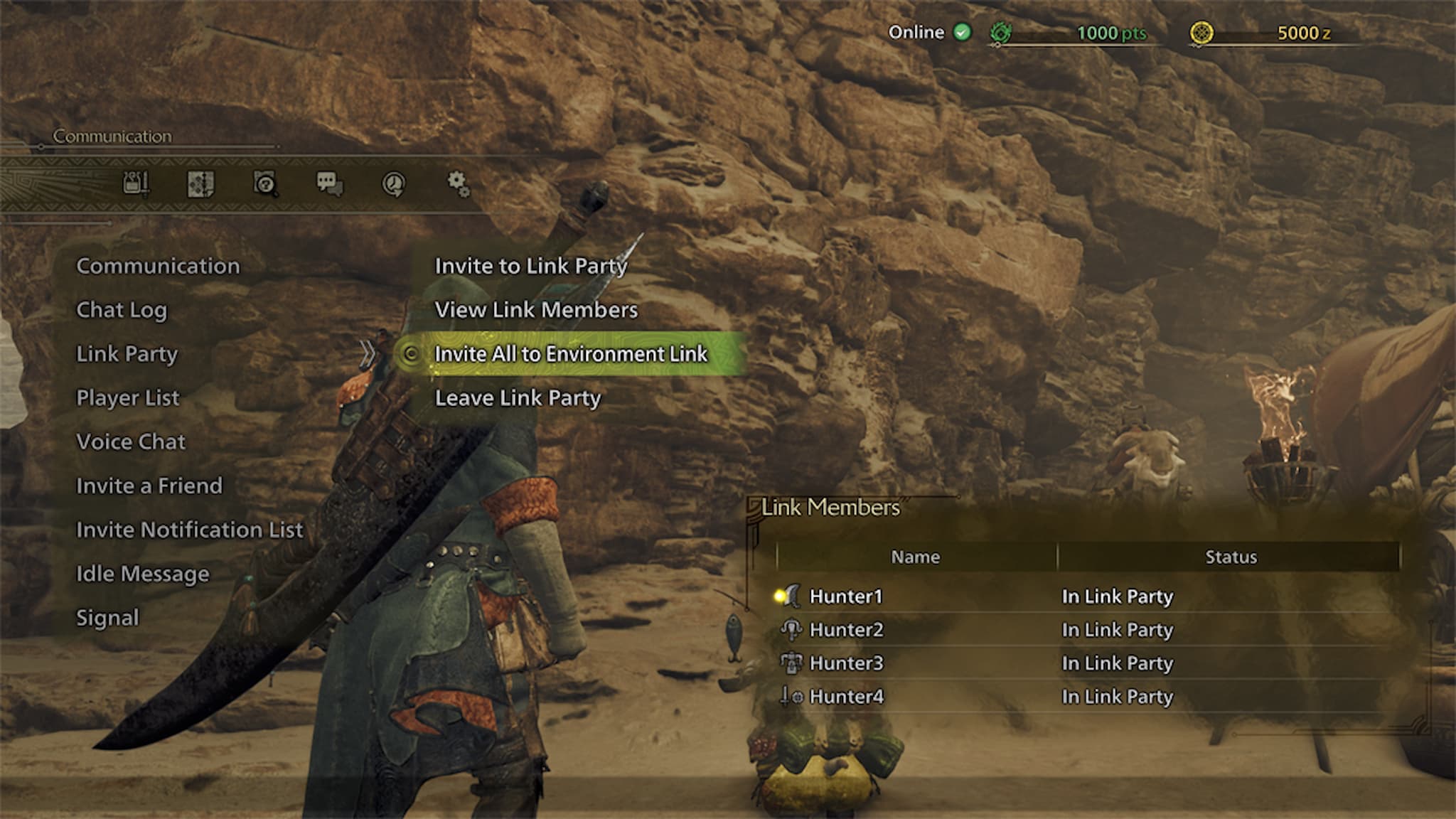The width and height of the screenshot is (1456, 819).
Task: Expand the Link Members panel header
Action: tap(830, 507)
